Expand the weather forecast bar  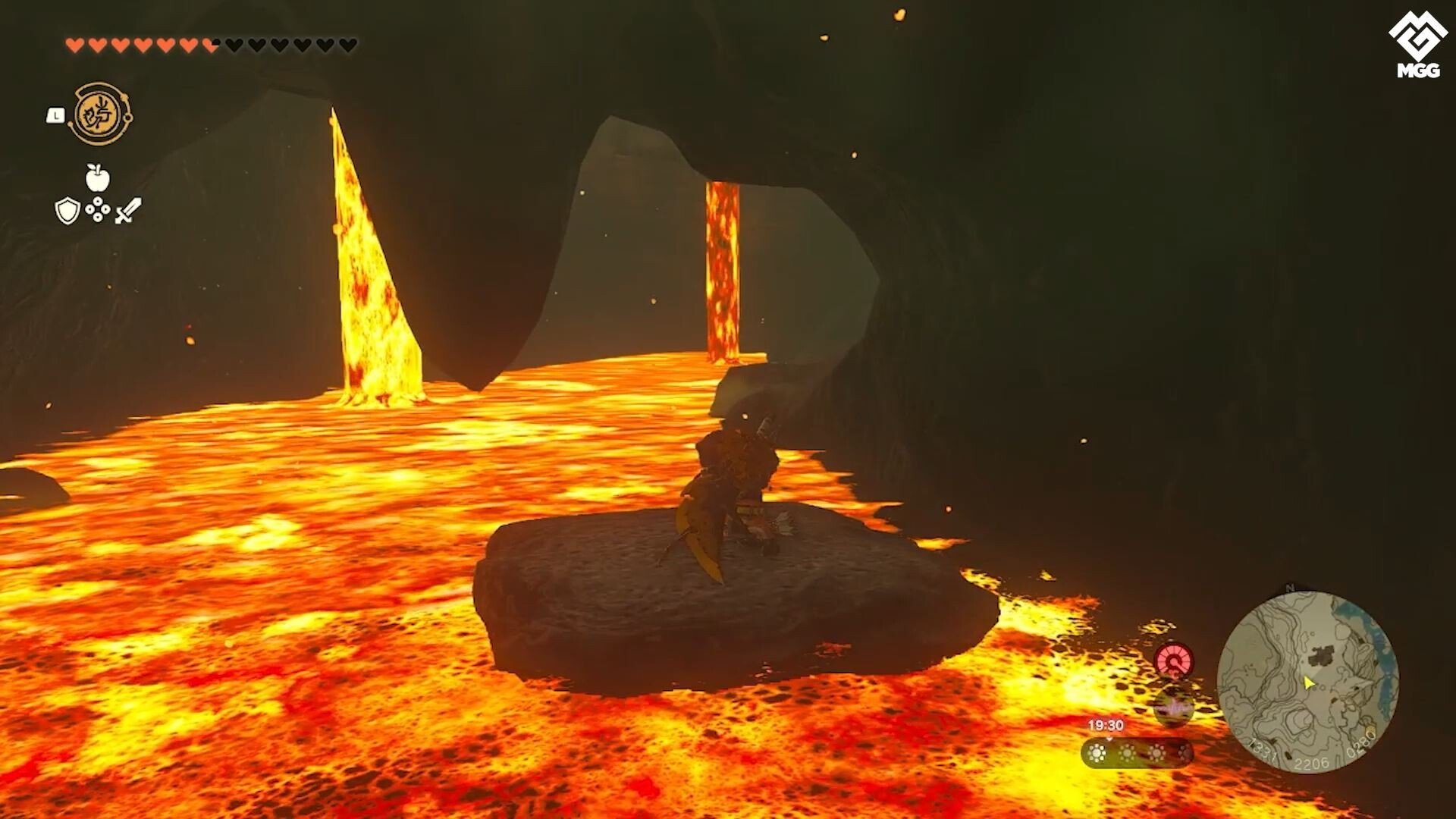coord(1137,753)
